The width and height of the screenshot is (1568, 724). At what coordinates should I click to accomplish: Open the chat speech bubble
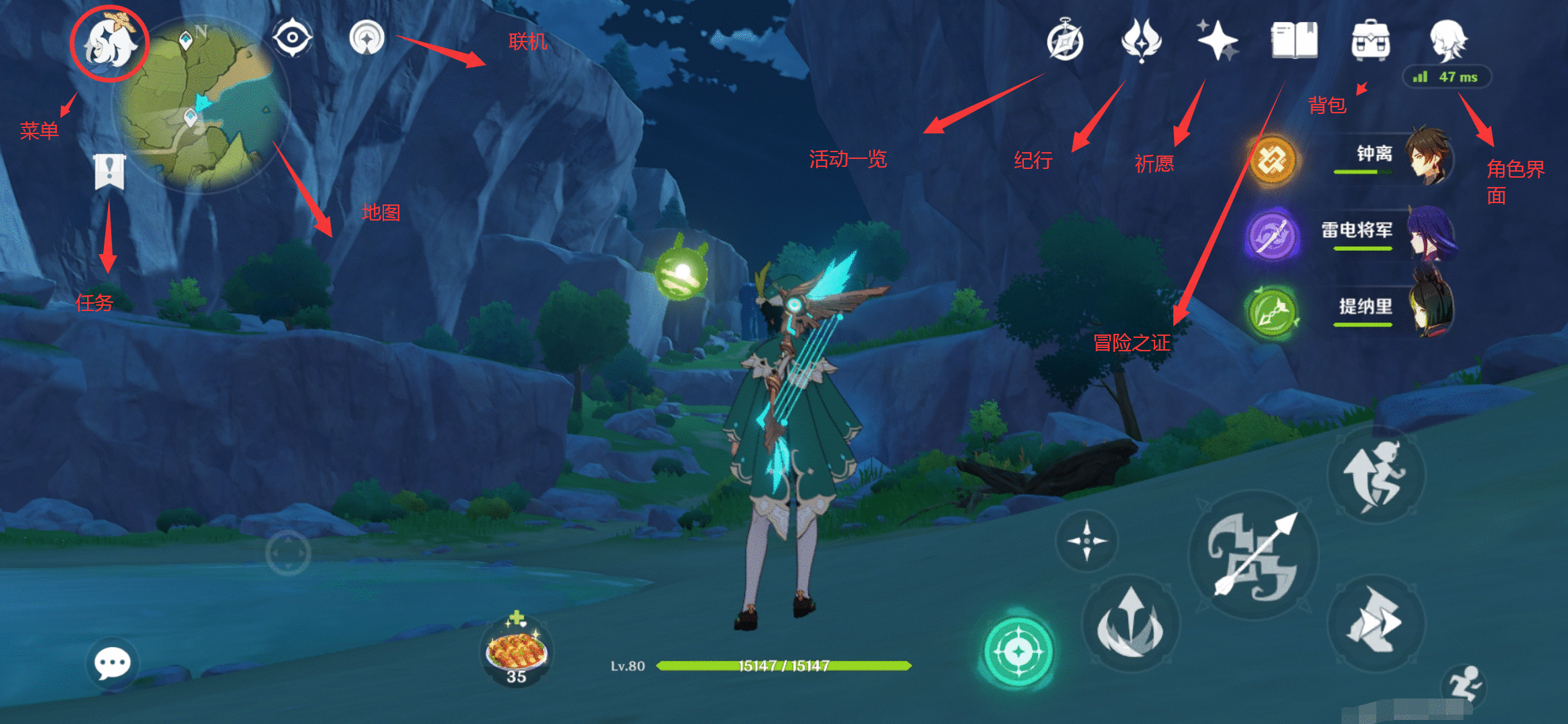pyautogui.click(x=112, y=664)
